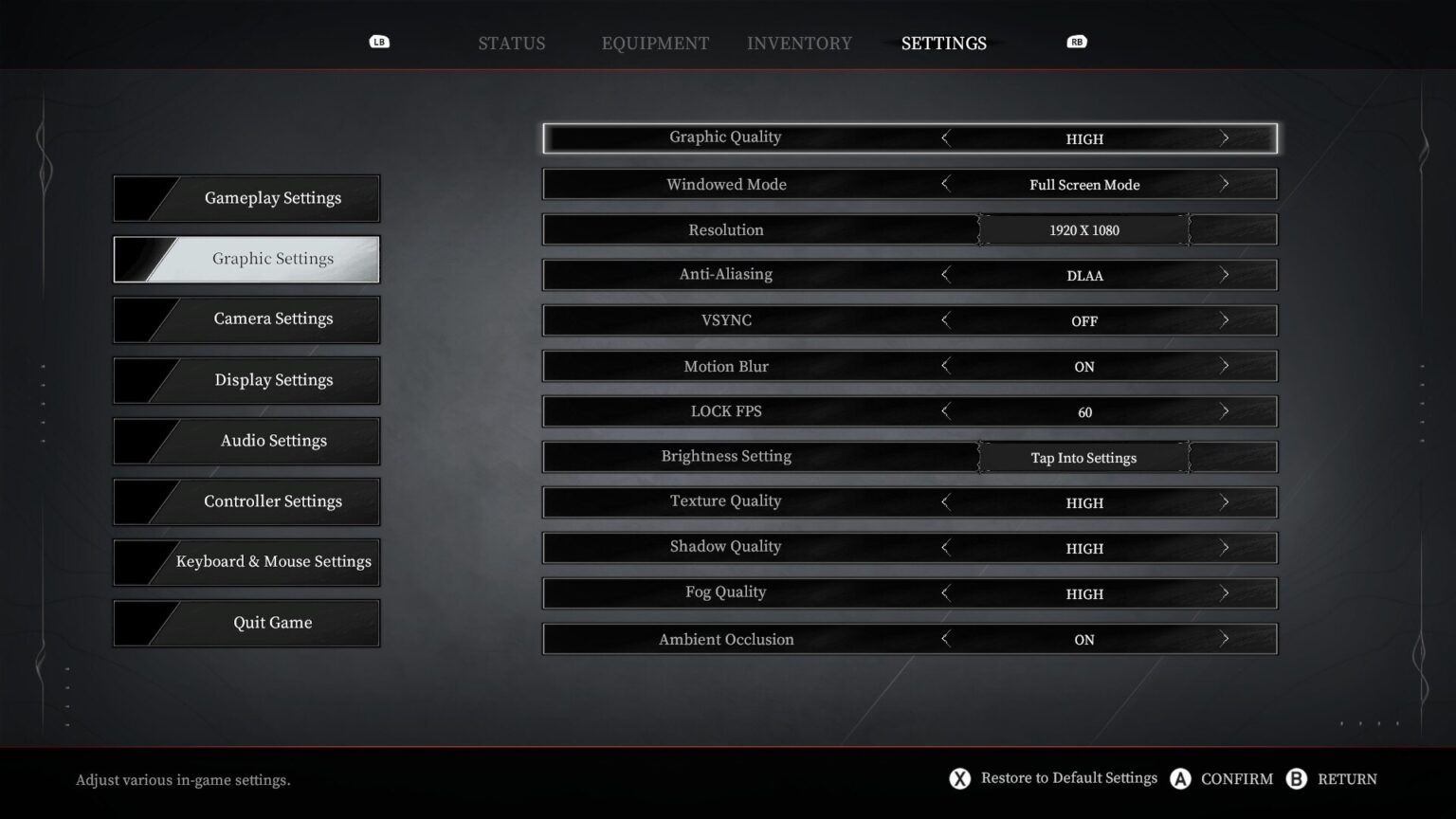Turn VSYNC on

(x=1226, y=320)
